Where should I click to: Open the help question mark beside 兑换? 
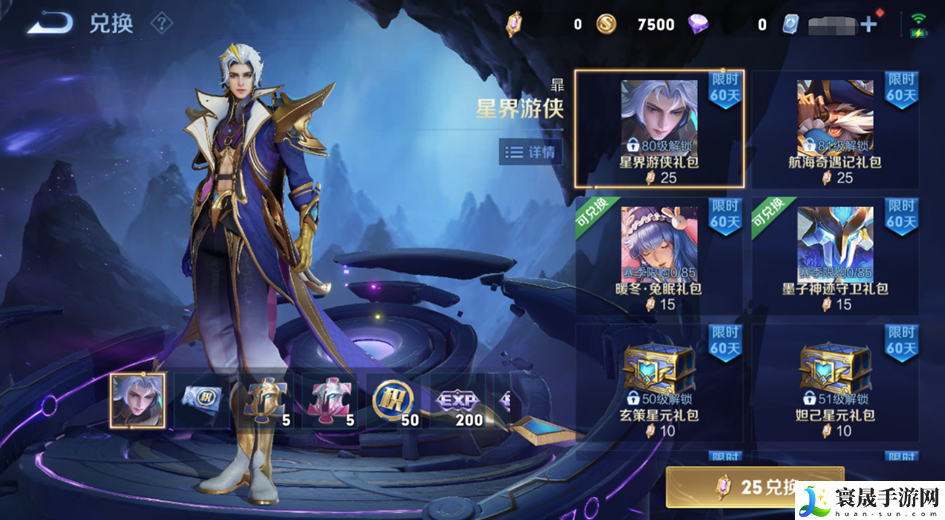(161, 23)
